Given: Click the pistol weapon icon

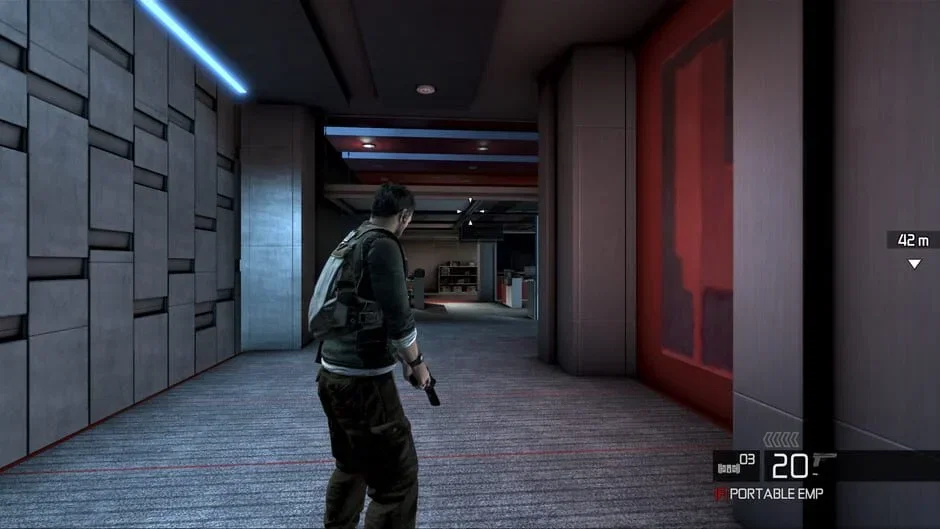Looking at the screenshot, I should point(825,461).
